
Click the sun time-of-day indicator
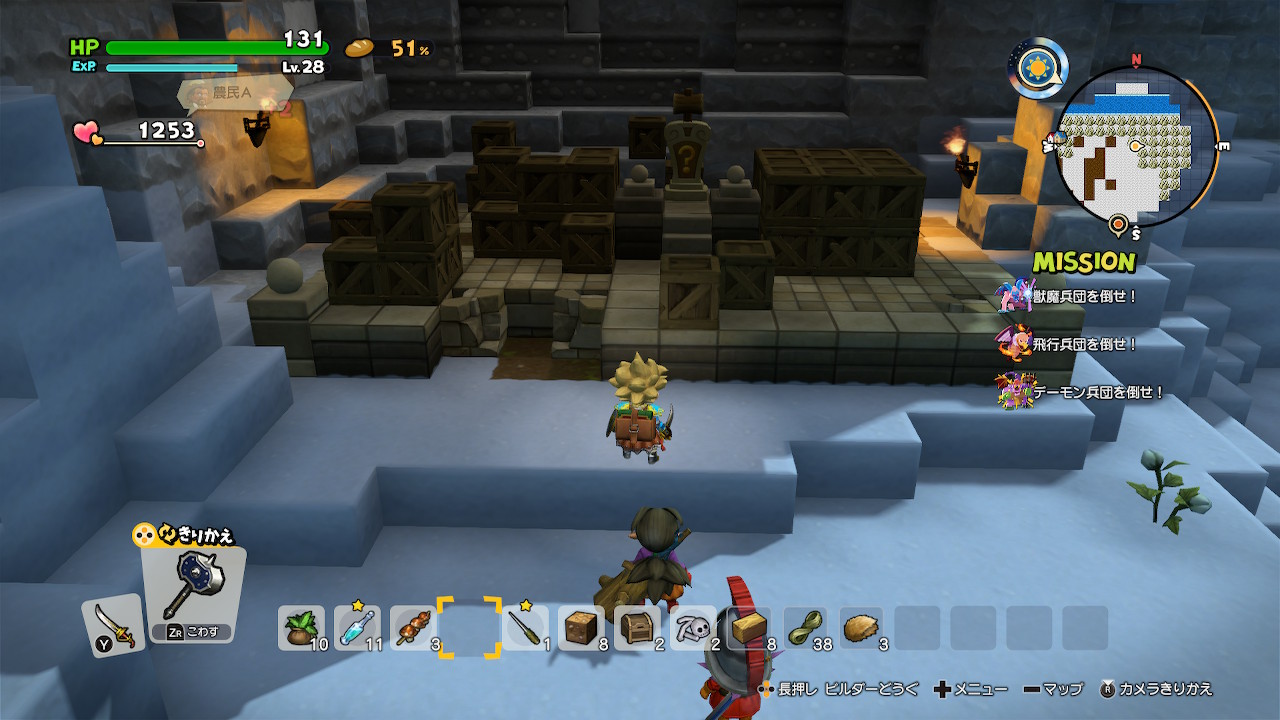coord(1037,68)
